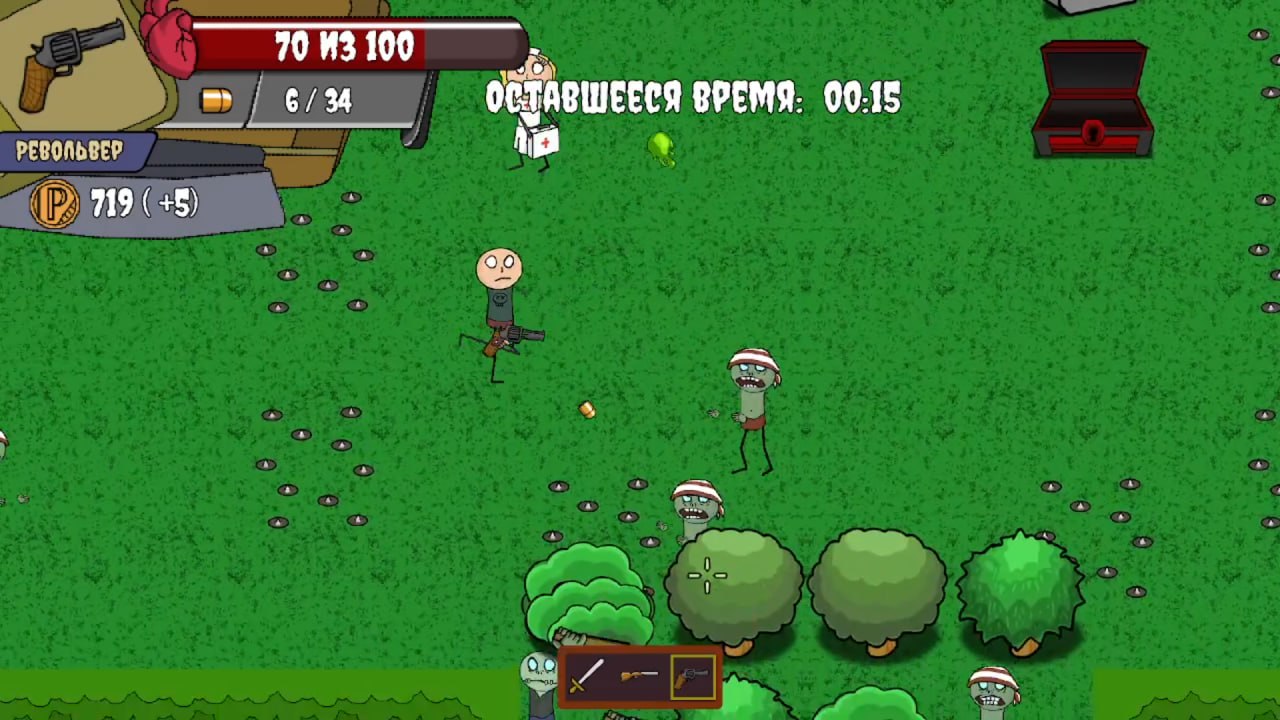Click the coin icon near the money counter

[54, 204]
